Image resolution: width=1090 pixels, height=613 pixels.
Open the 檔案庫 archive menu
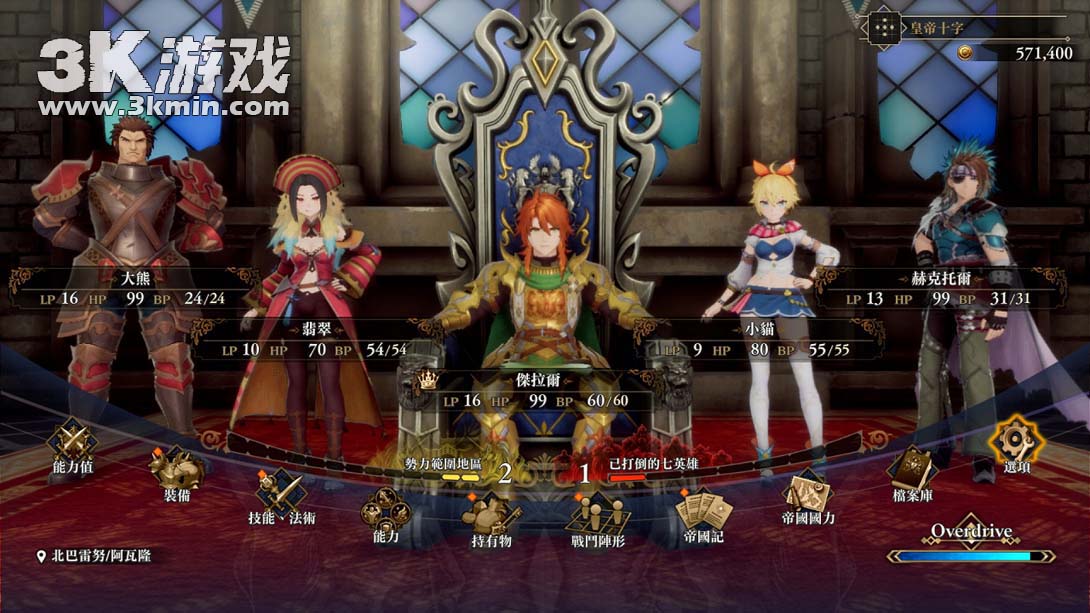point(912,468)
